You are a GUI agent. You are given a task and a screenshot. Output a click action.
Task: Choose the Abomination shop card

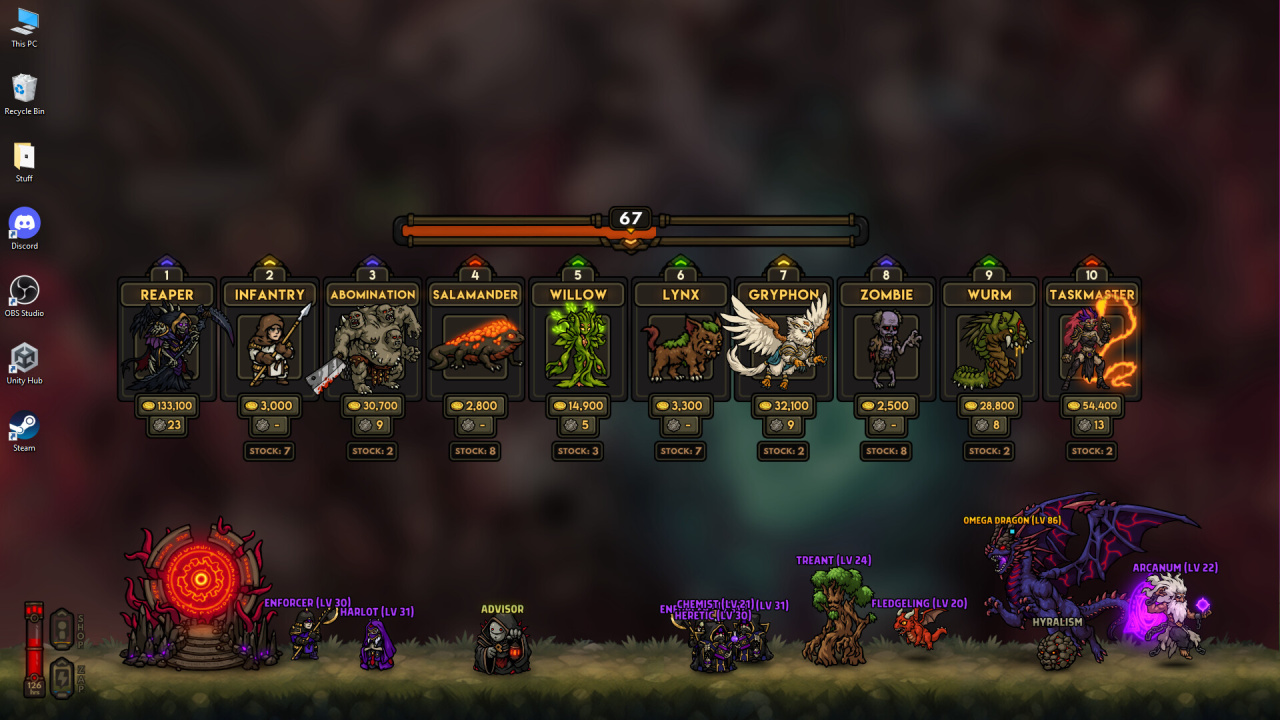[372, 347]
